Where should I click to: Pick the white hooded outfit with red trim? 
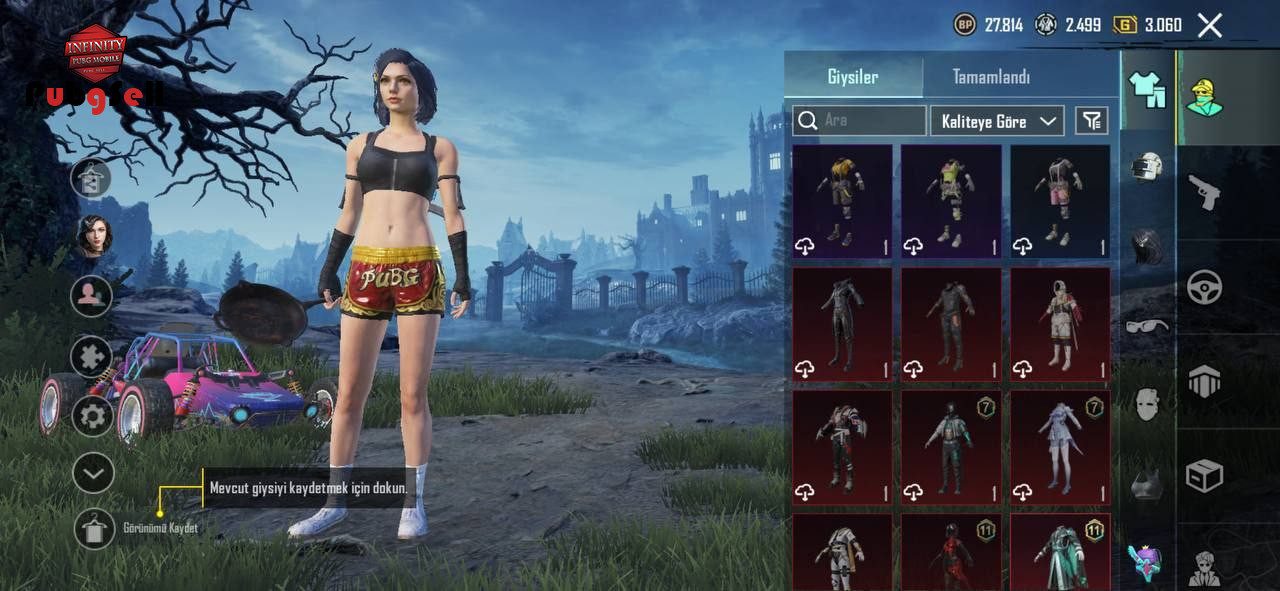tap(1060, 324)
